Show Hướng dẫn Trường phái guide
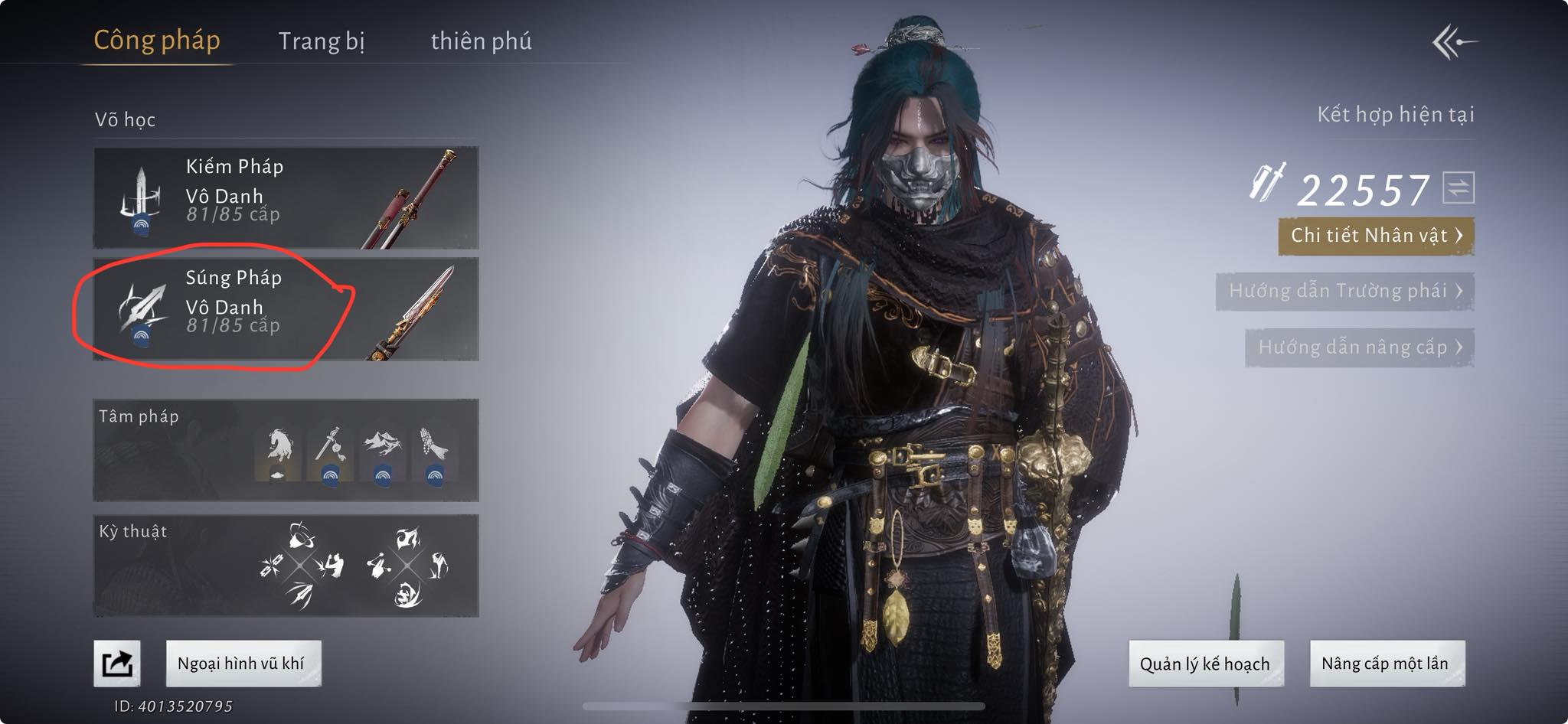1568x724 pixels. (x=1344, y=292)
